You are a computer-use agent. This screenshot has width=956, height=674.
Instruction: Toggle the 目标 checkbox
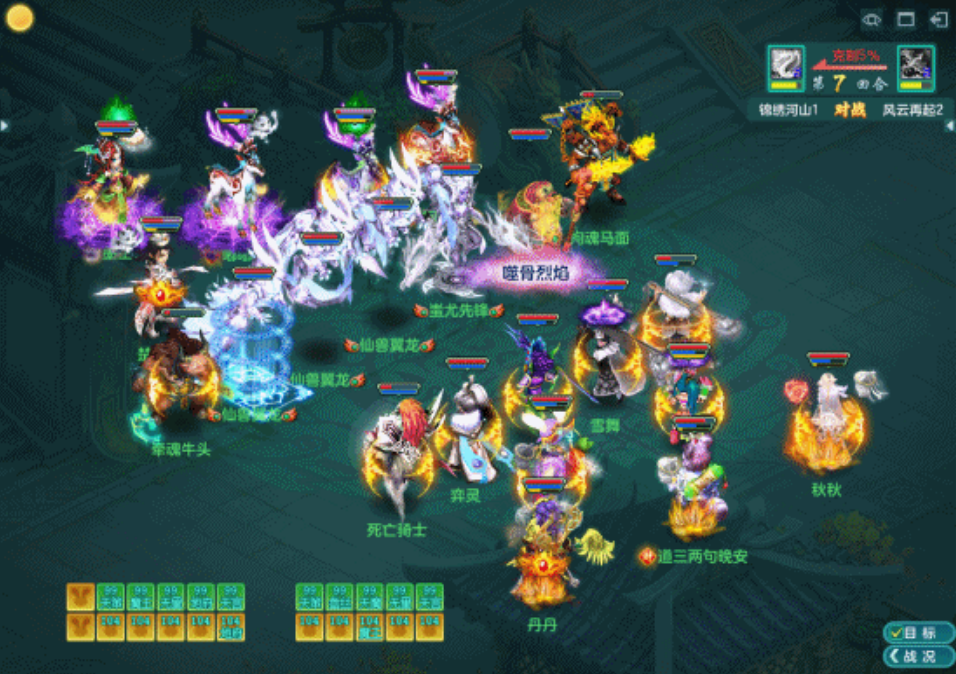click(918, 633)
